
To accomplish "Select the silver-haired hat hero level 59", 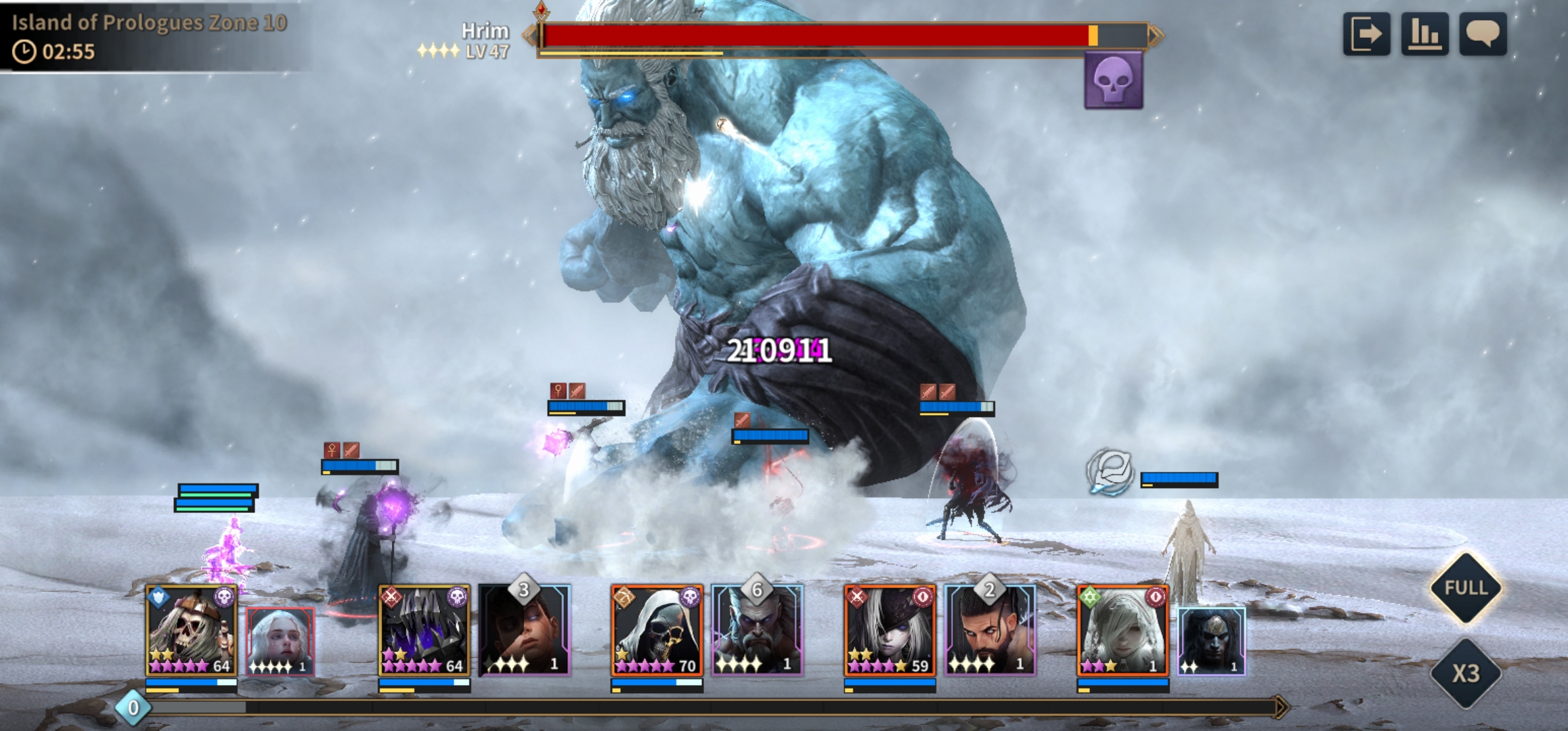I will pyautogui.click(x=890, y=631).
